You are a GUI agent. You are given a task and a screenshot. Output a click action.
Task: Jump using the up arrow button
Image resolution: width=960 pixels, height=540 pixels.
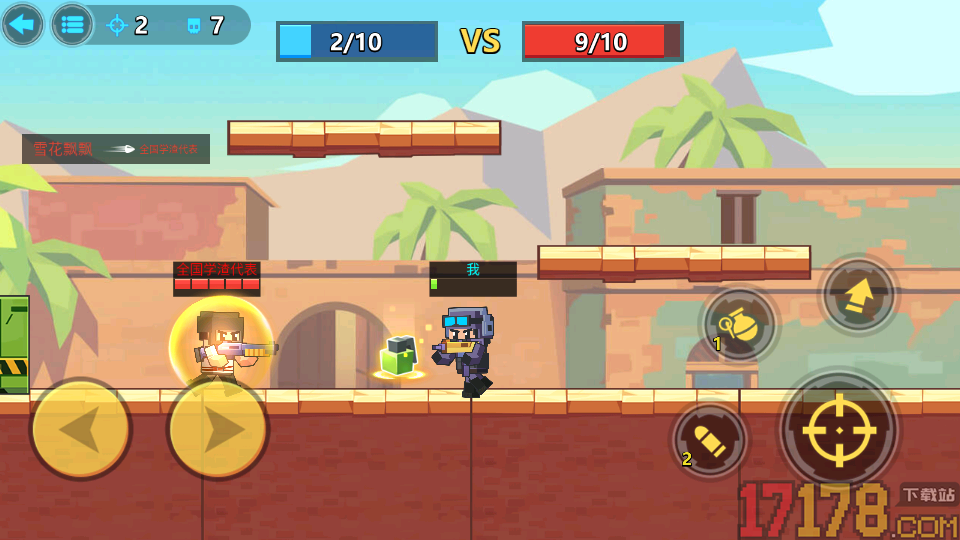coord(858,296)
